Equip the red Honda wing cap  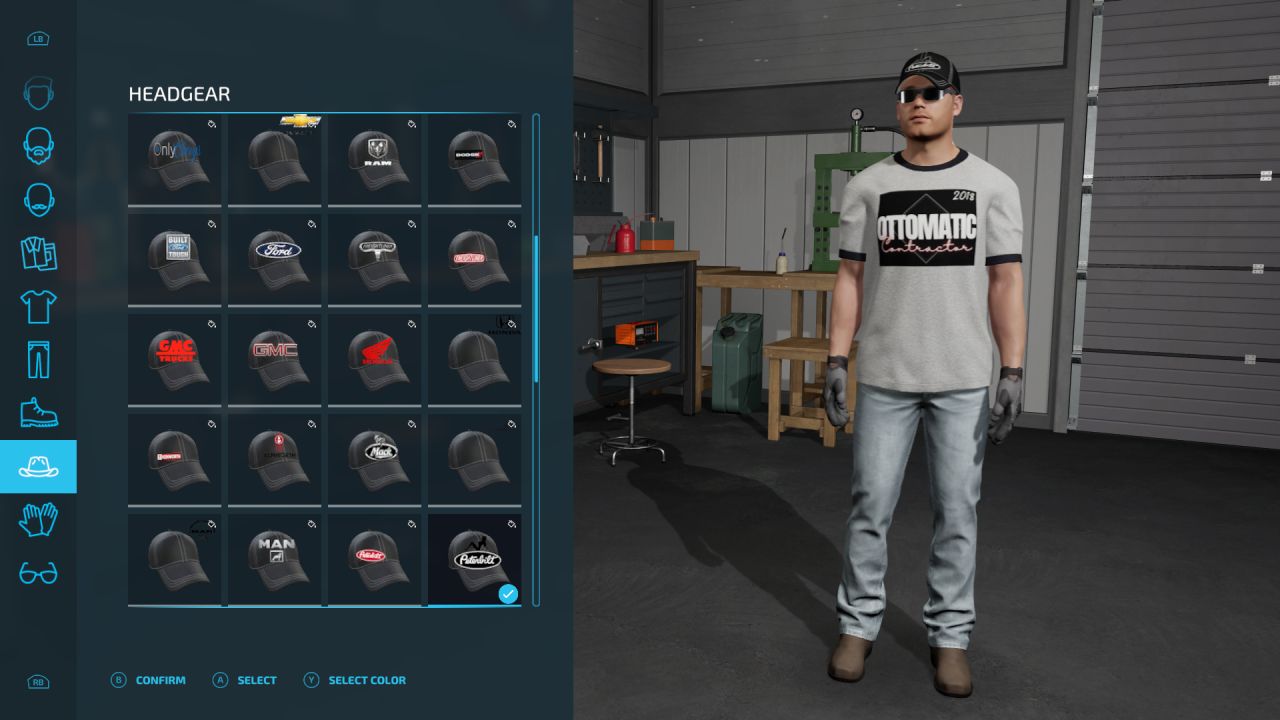tap(375, 358)
